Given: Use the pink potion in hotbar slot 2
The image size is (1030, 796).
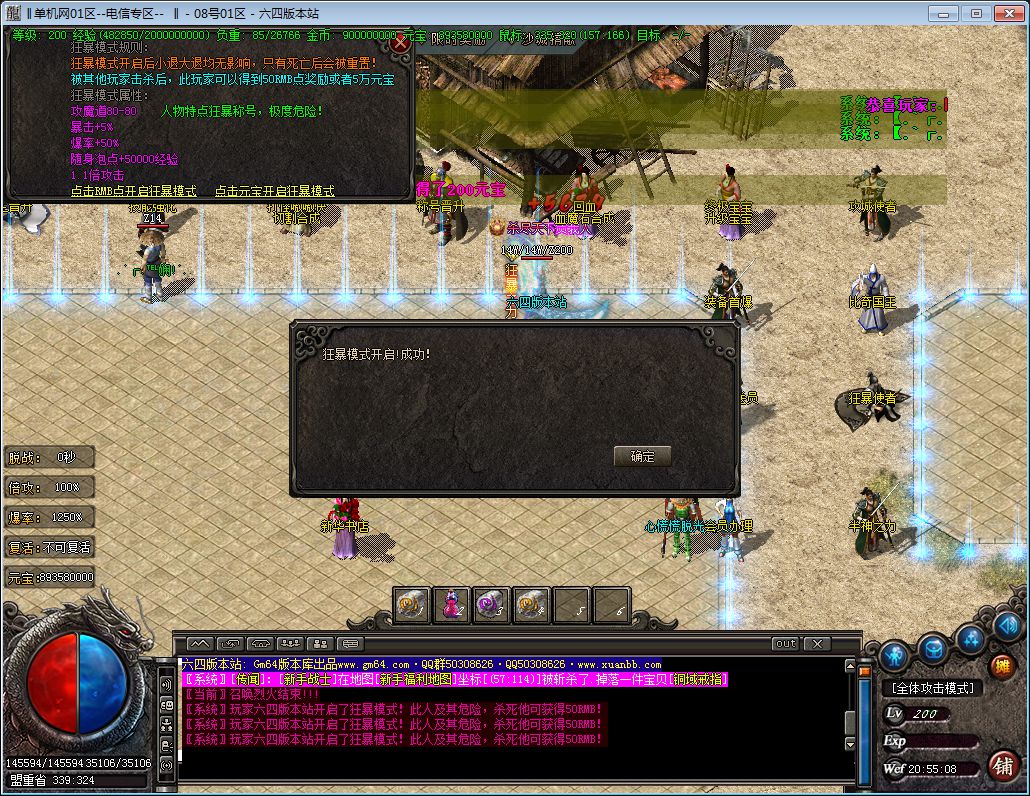Looking at the screenshot, I should 452,604.
